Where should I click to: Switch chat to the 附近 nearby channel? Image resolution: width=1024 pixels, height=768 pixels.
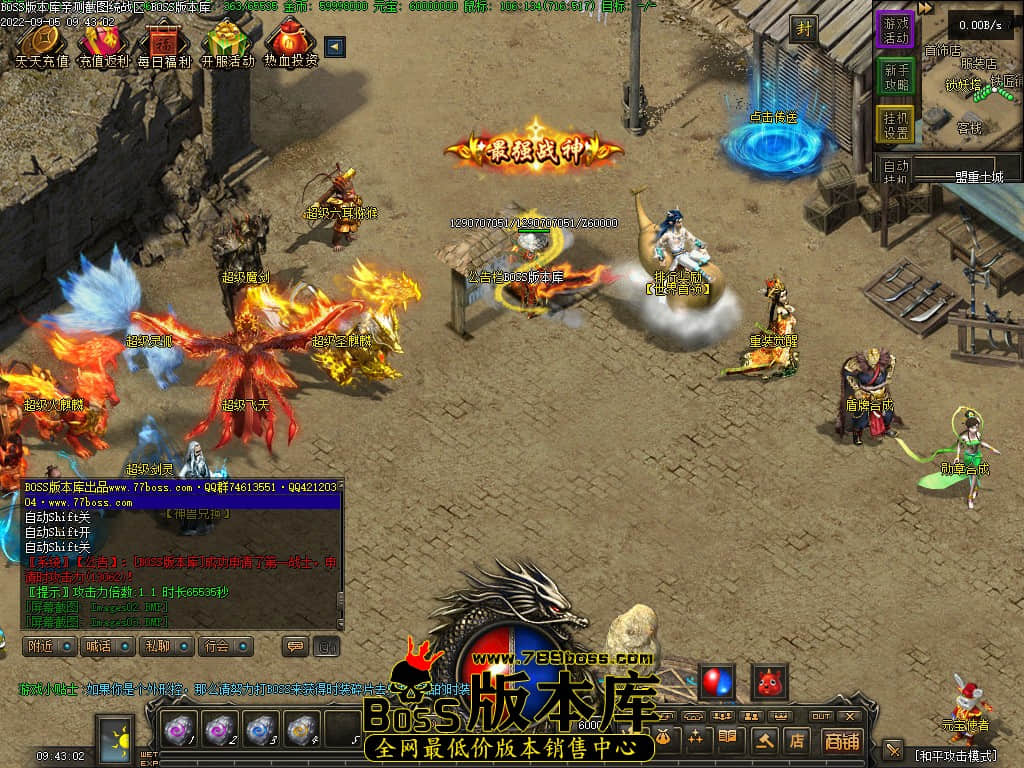coord(49,646)
